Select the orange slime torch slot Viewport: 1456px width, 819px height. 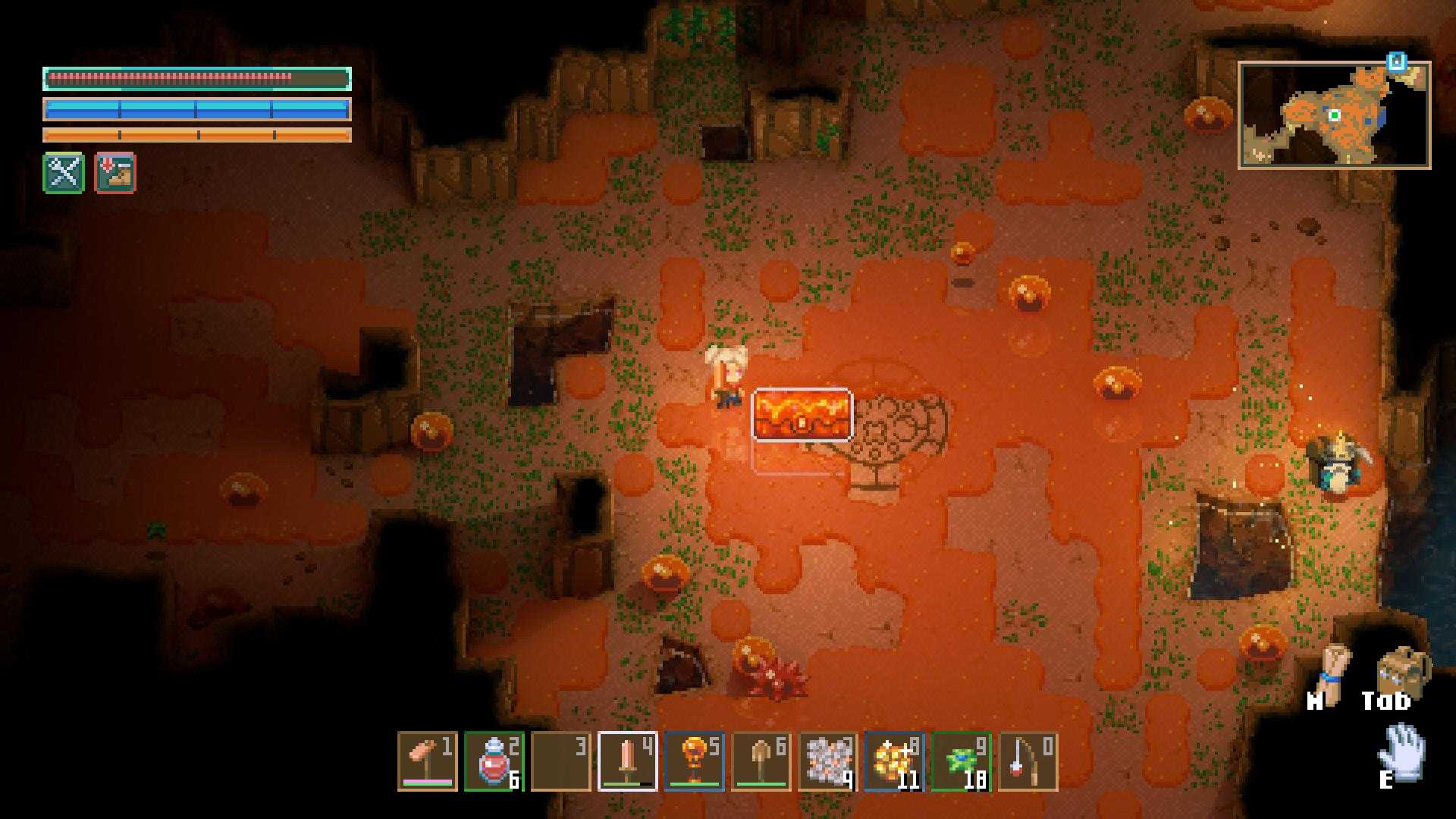click(694, 761)
